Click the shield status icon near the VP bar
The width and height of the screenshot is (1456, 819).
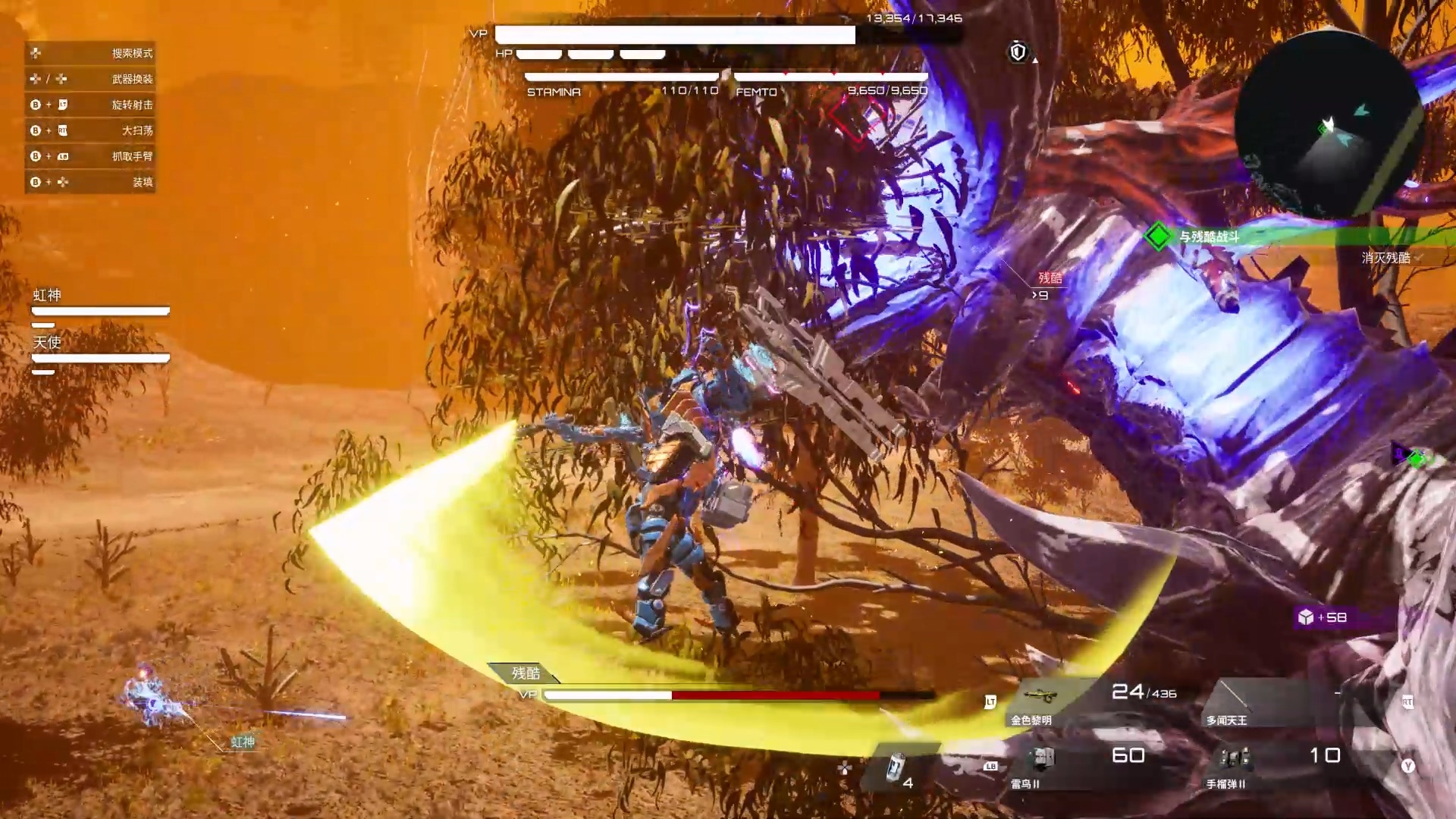tap(1018, 52)
